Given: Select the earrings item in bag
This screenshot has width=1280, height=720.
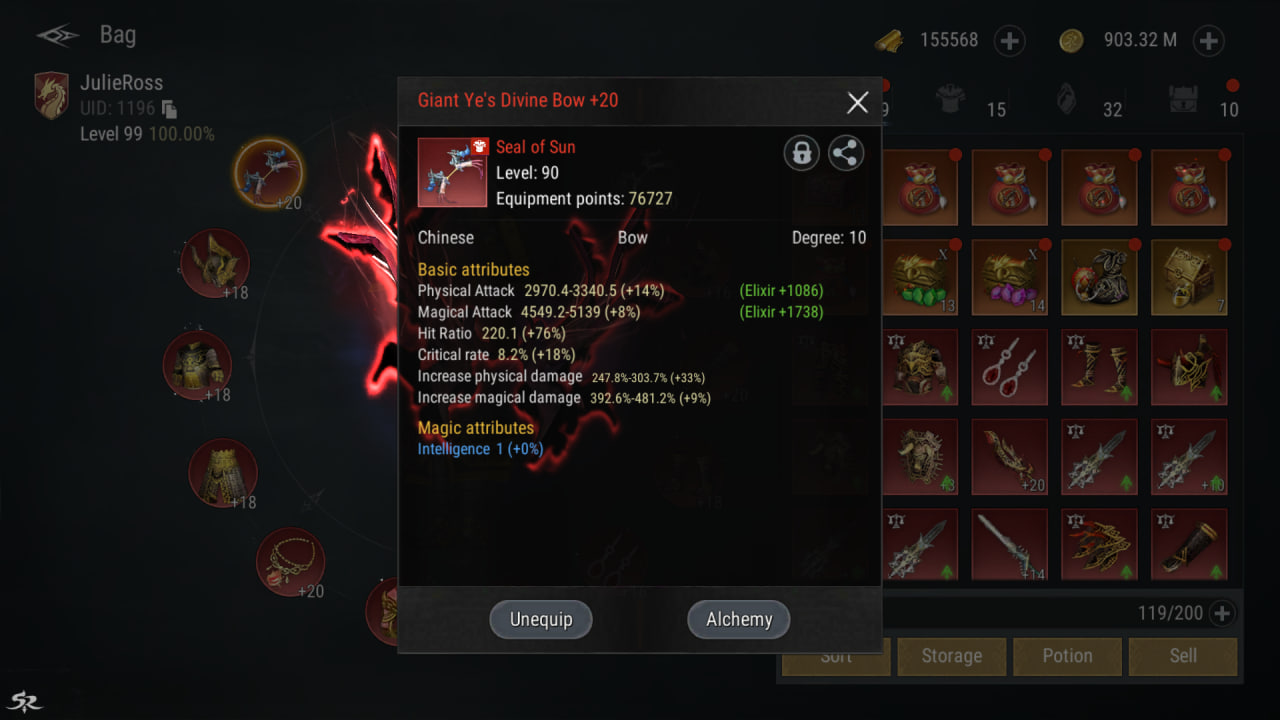Looking at the screenshot, I should tap(1009, 367).
